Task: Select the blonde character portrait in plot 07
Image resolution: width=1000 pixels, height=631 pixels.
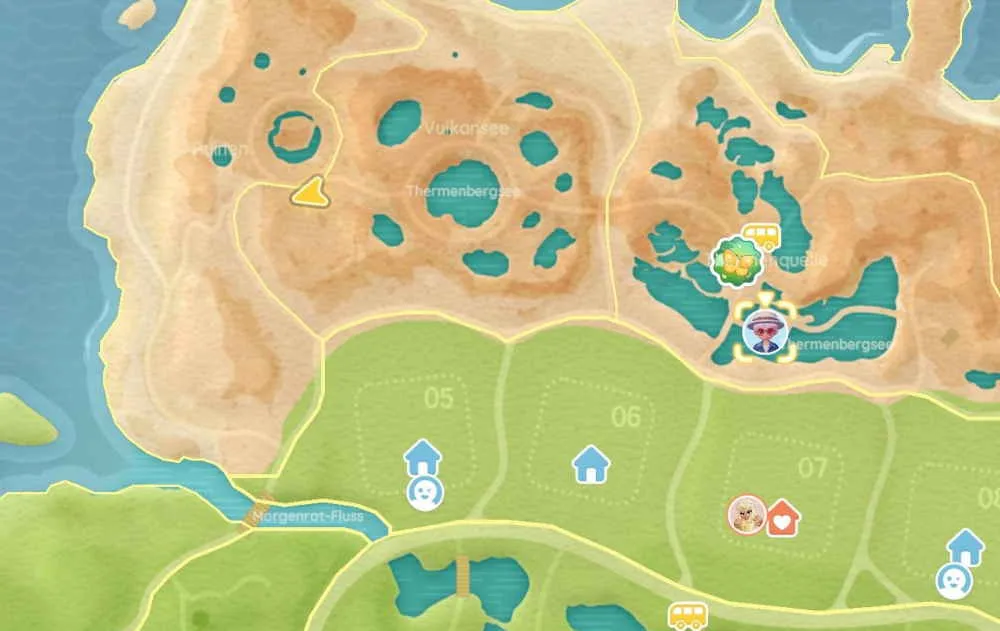Action: point(746,514)
